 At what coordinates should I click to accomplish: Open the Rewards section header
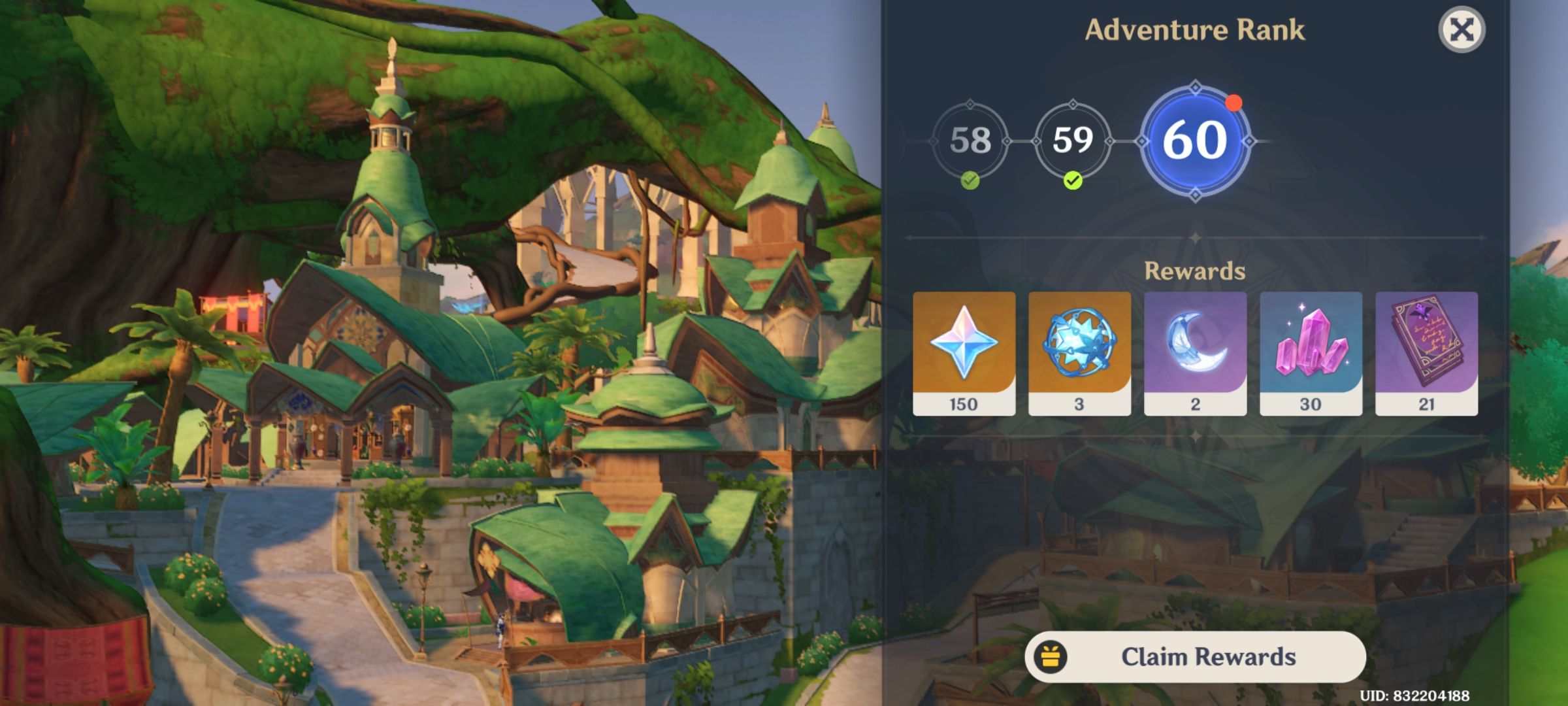click(1194, 271)
